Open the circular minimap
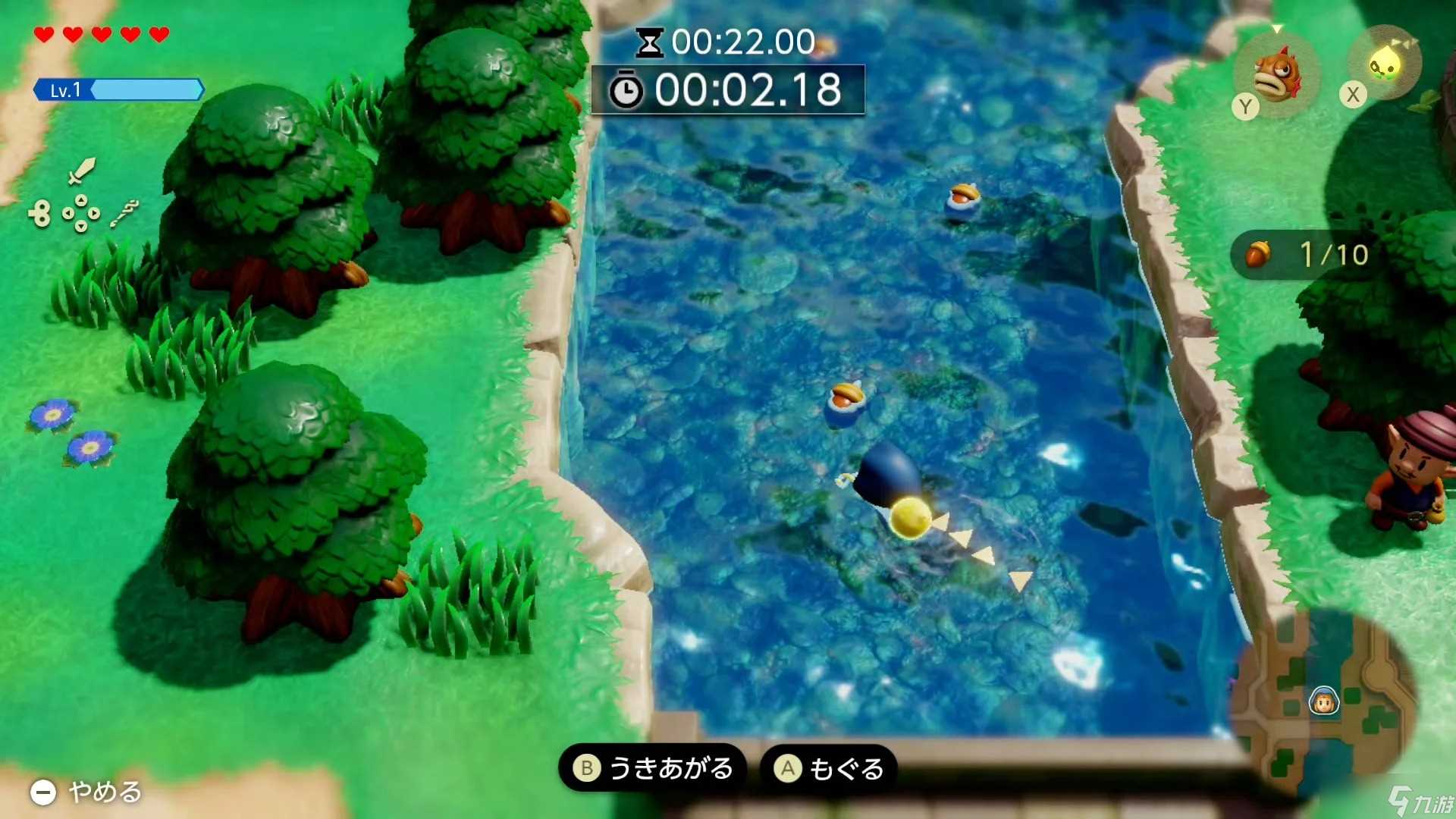 click(1323, 701)
